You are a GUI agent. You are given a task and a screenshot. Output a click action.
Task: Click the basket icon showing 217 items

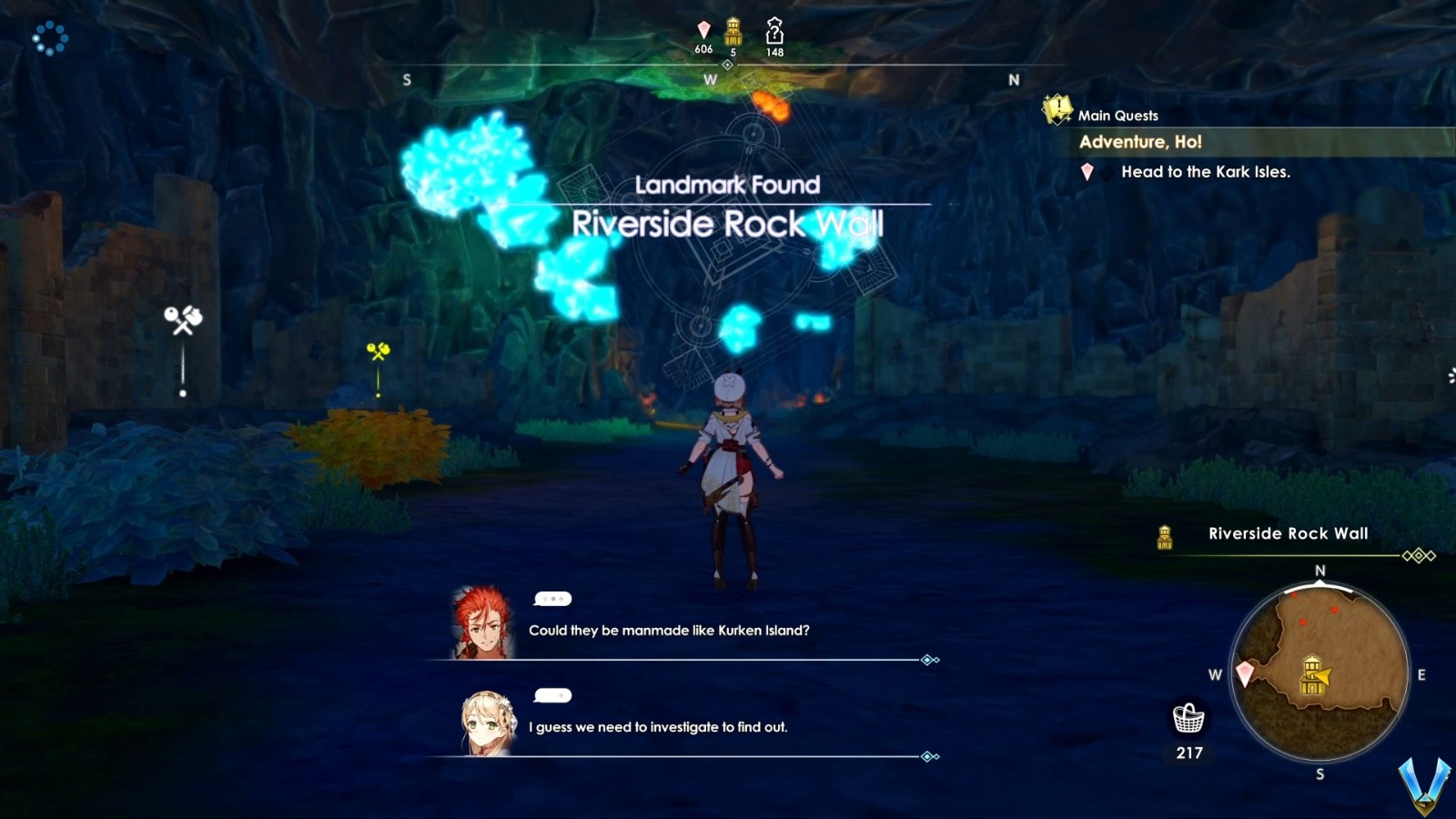[x=1188, y=721]
